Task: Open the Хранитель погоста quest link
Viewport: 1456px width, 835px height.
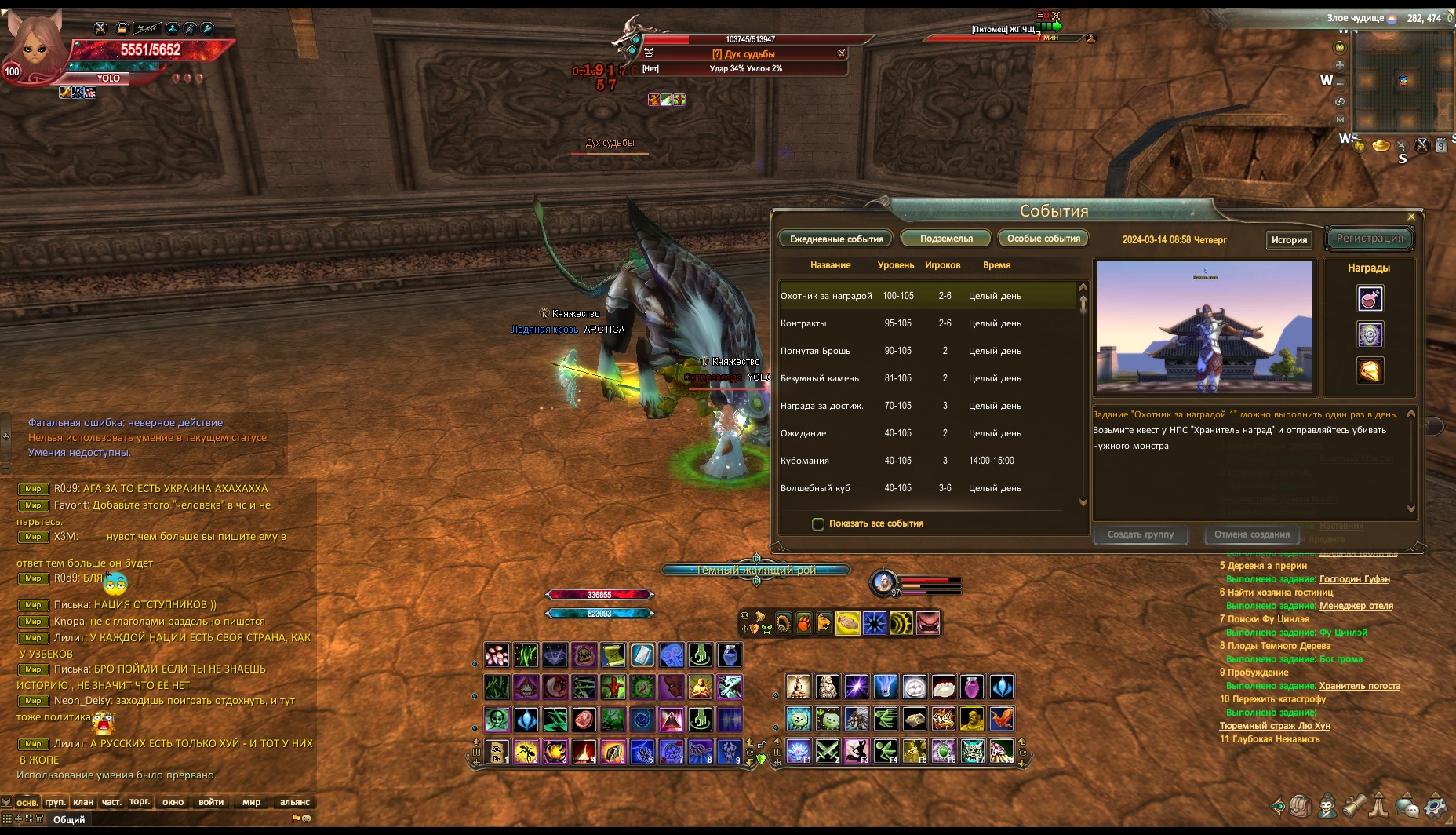Action: [x=1360, y=686]
